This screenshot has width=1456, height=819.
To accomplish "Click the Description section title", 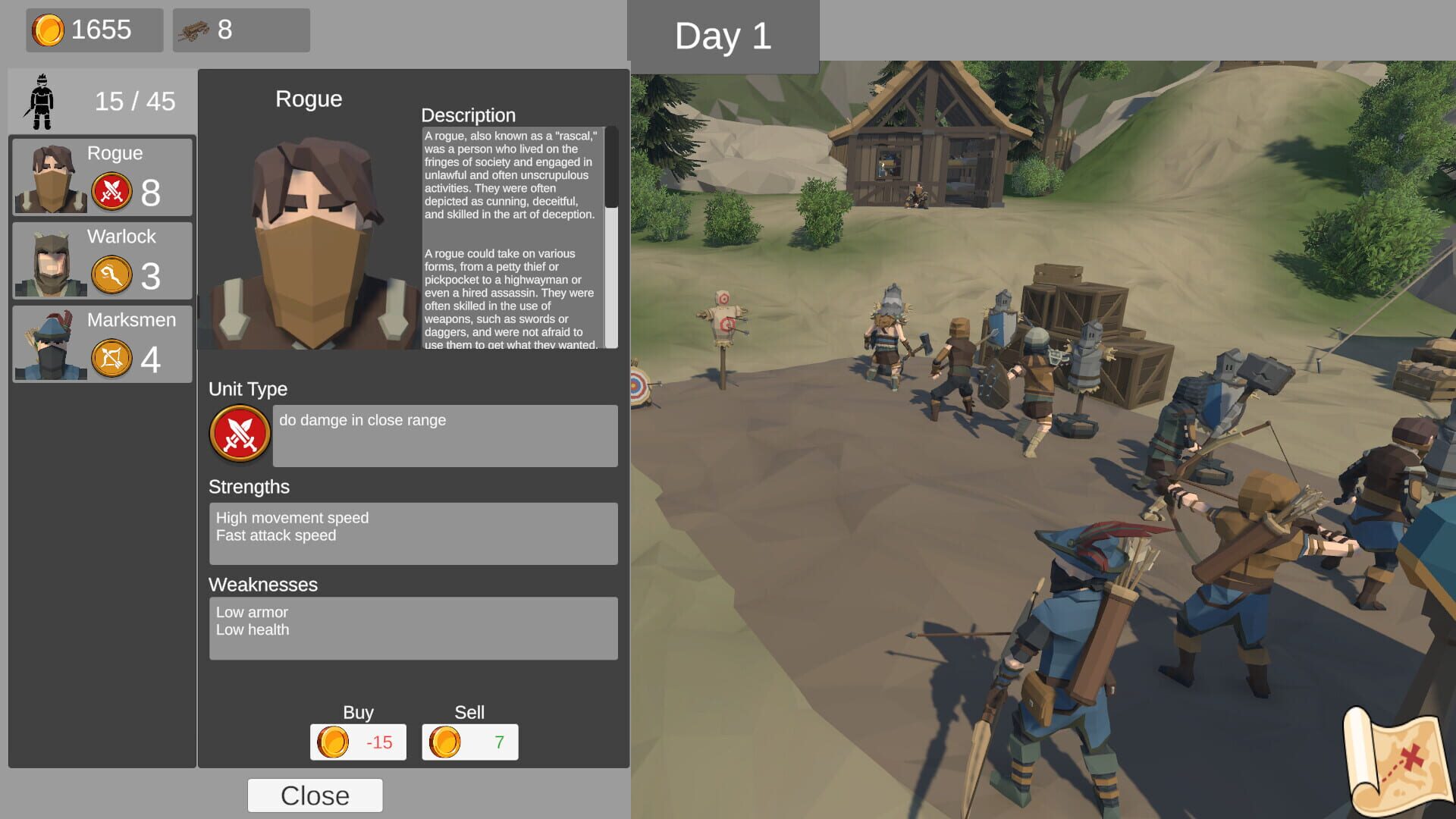I will click(469, 115).
